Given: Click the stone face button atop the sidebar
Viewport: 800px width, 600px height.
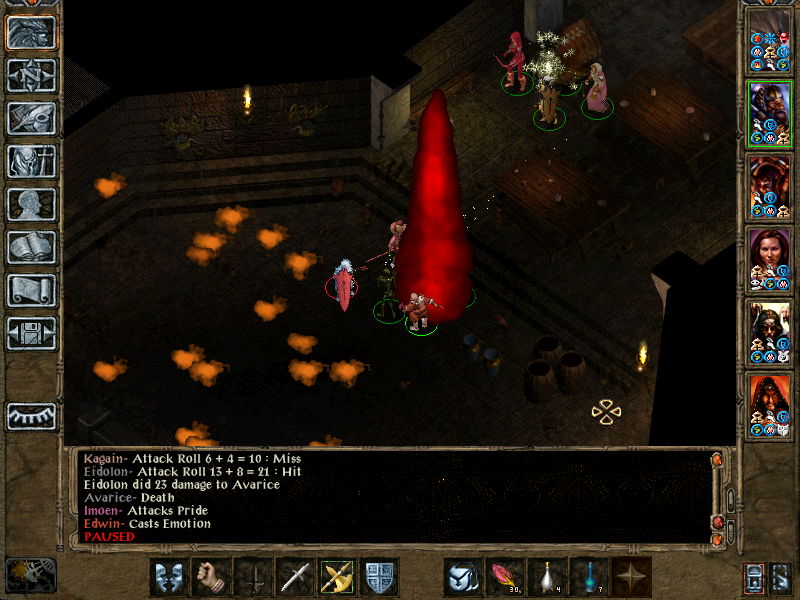Looking at the screenshot, I should 31,32.
